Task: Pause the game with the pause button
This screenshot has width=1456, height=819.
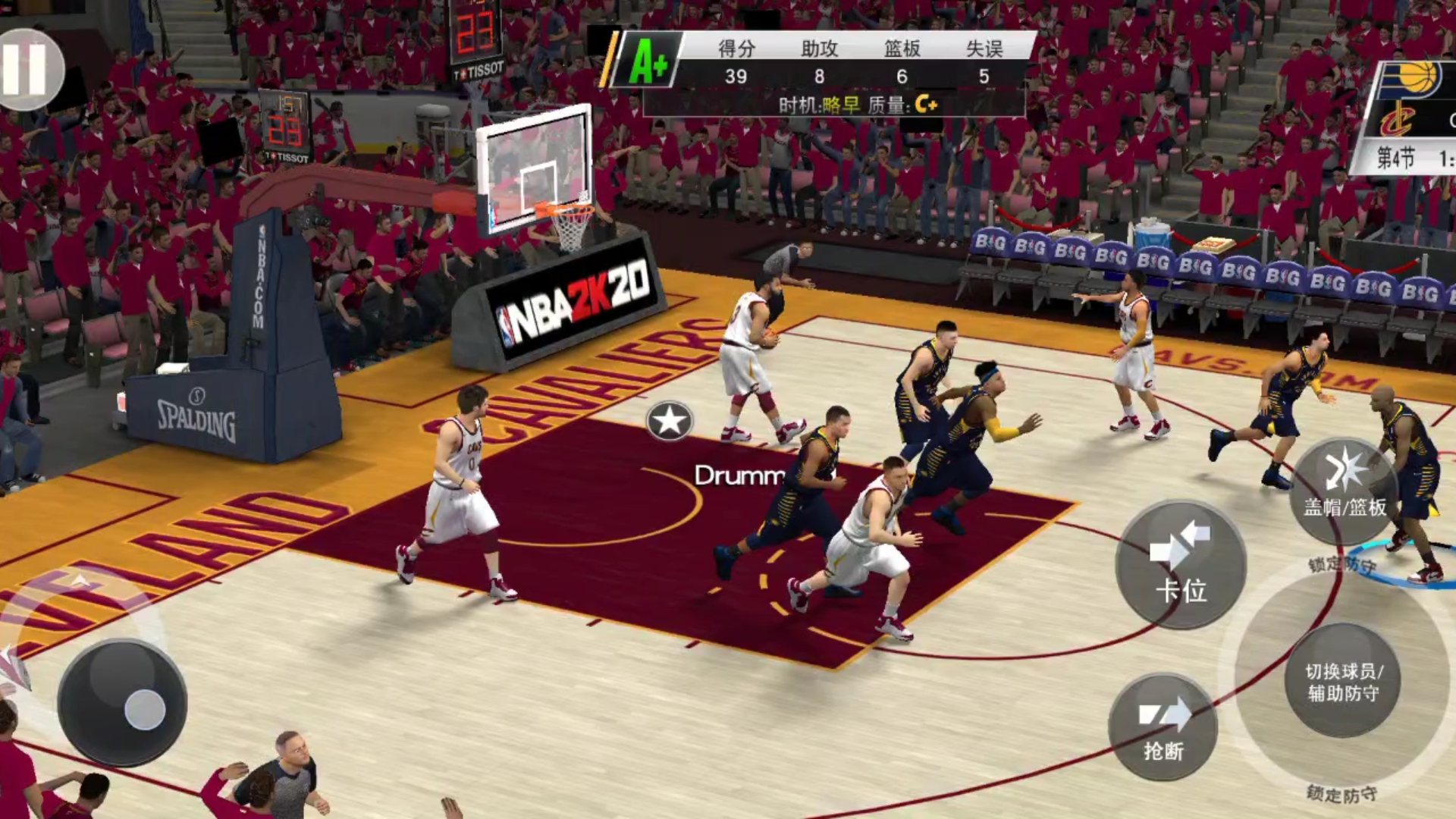Action: [x=27, y=68]
